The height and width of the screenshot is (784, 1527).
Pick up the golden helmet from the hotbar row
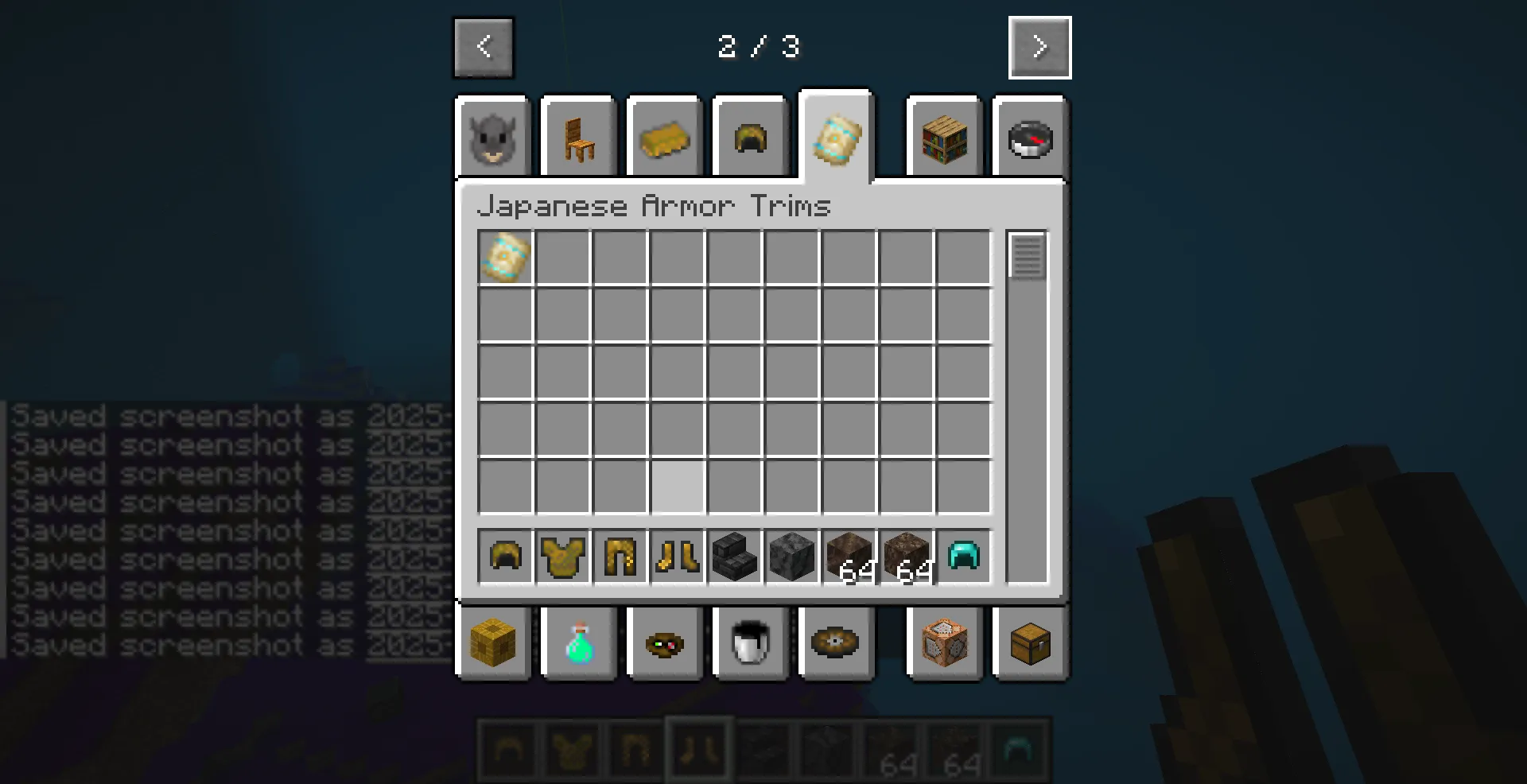coord(505,557)
